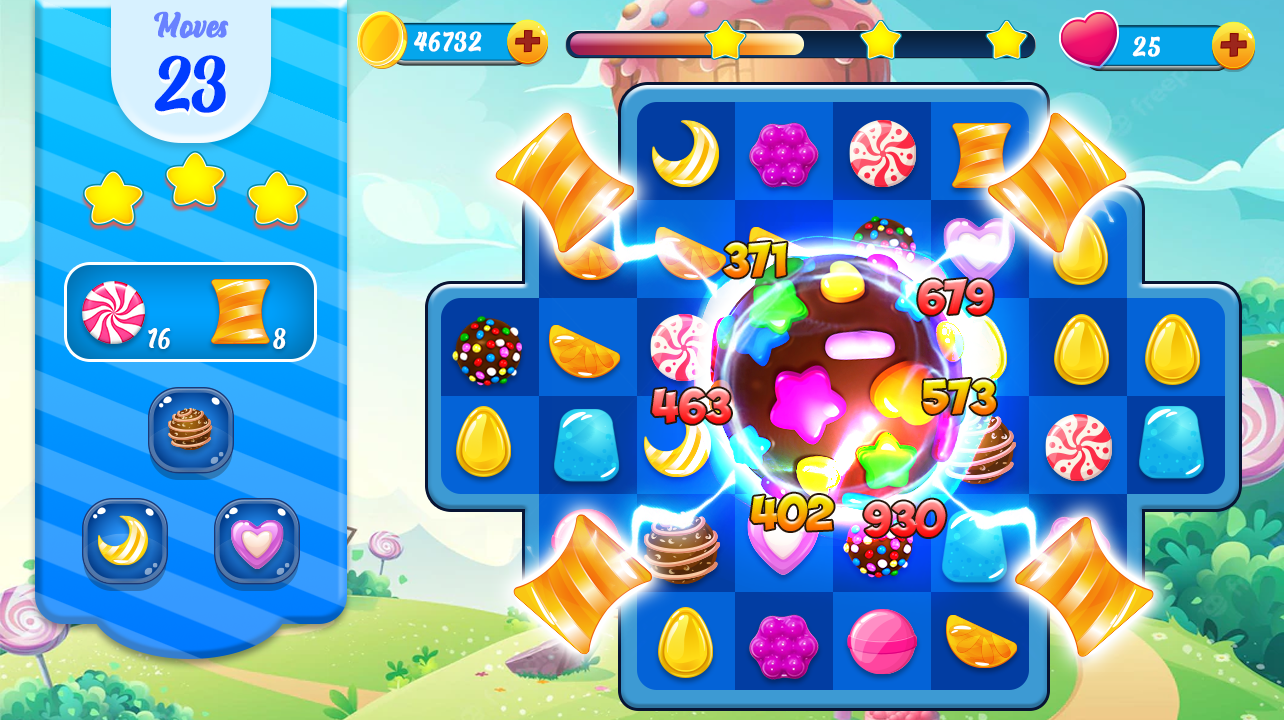The width and height of the screenshot is (1284, 720).
Task: Select the peppermint swirl goal icon
Action: [113, 310]
